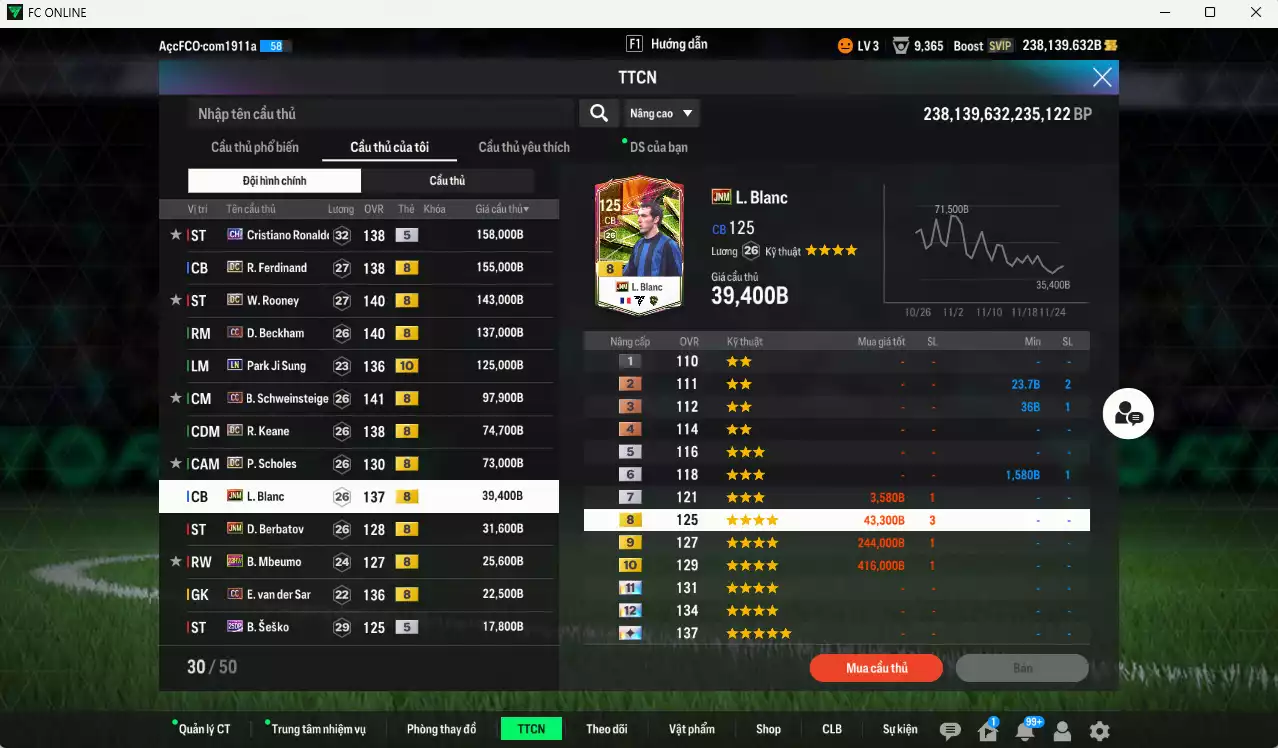Focus the player name search field

pyautogui.click(x=380, y=114)
